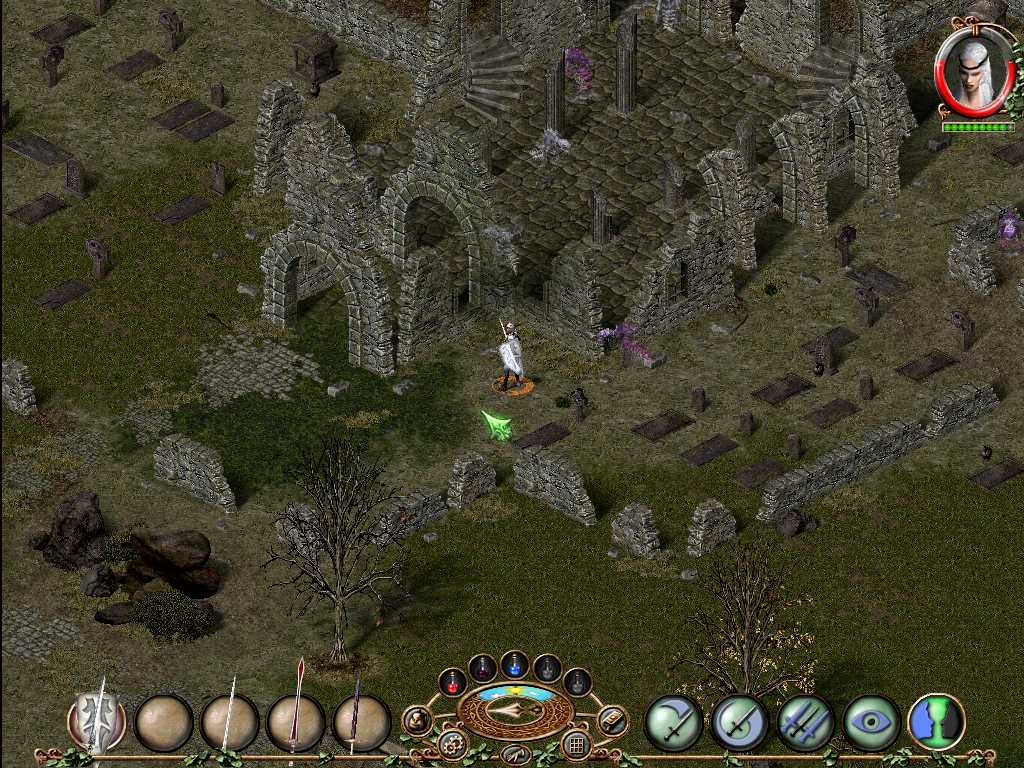
Task: Activate the curved sword slash combat art
Action: pos(672,722)
